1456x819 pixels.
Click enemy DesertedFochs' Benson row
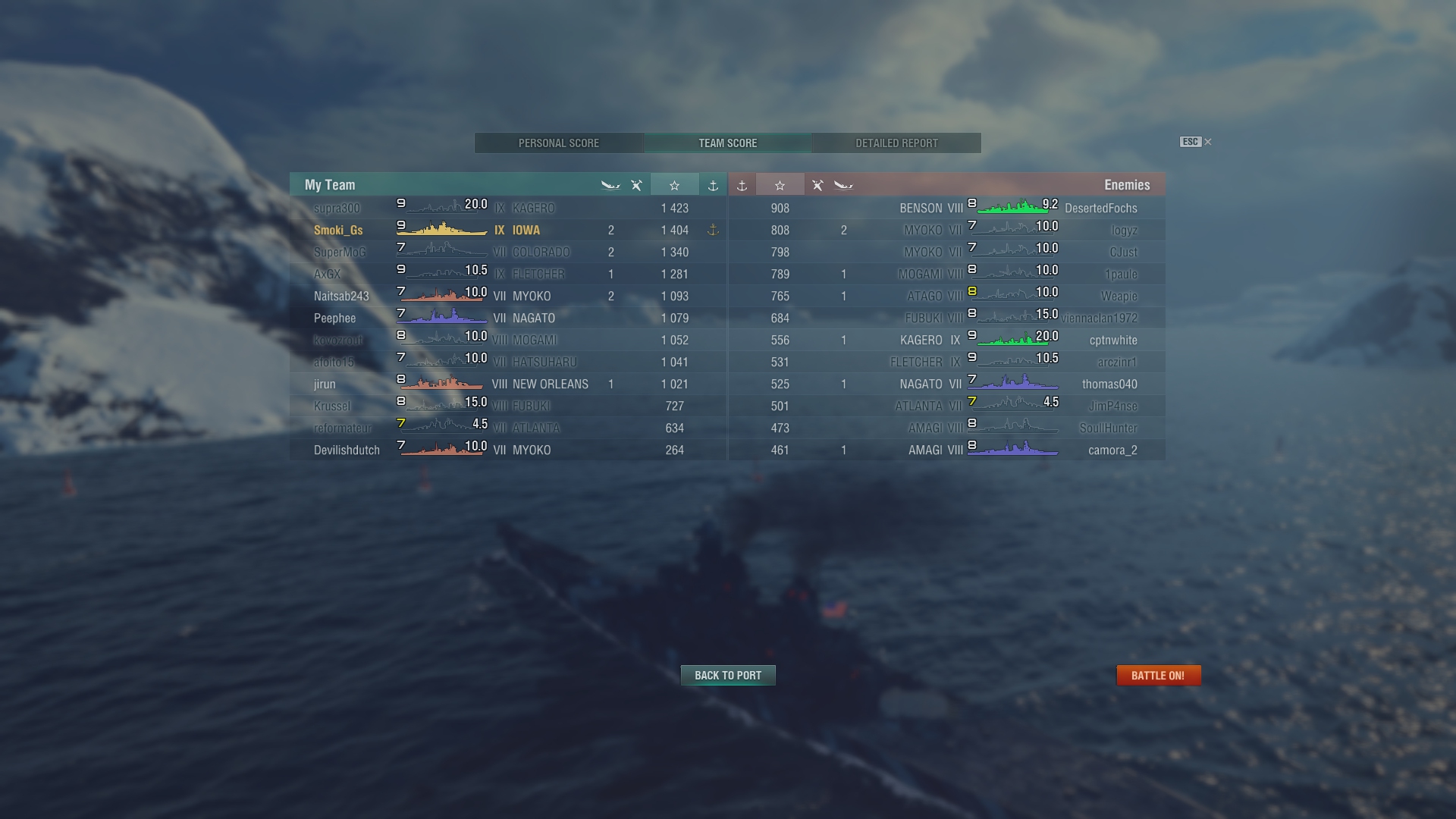tap(1100, 209)
